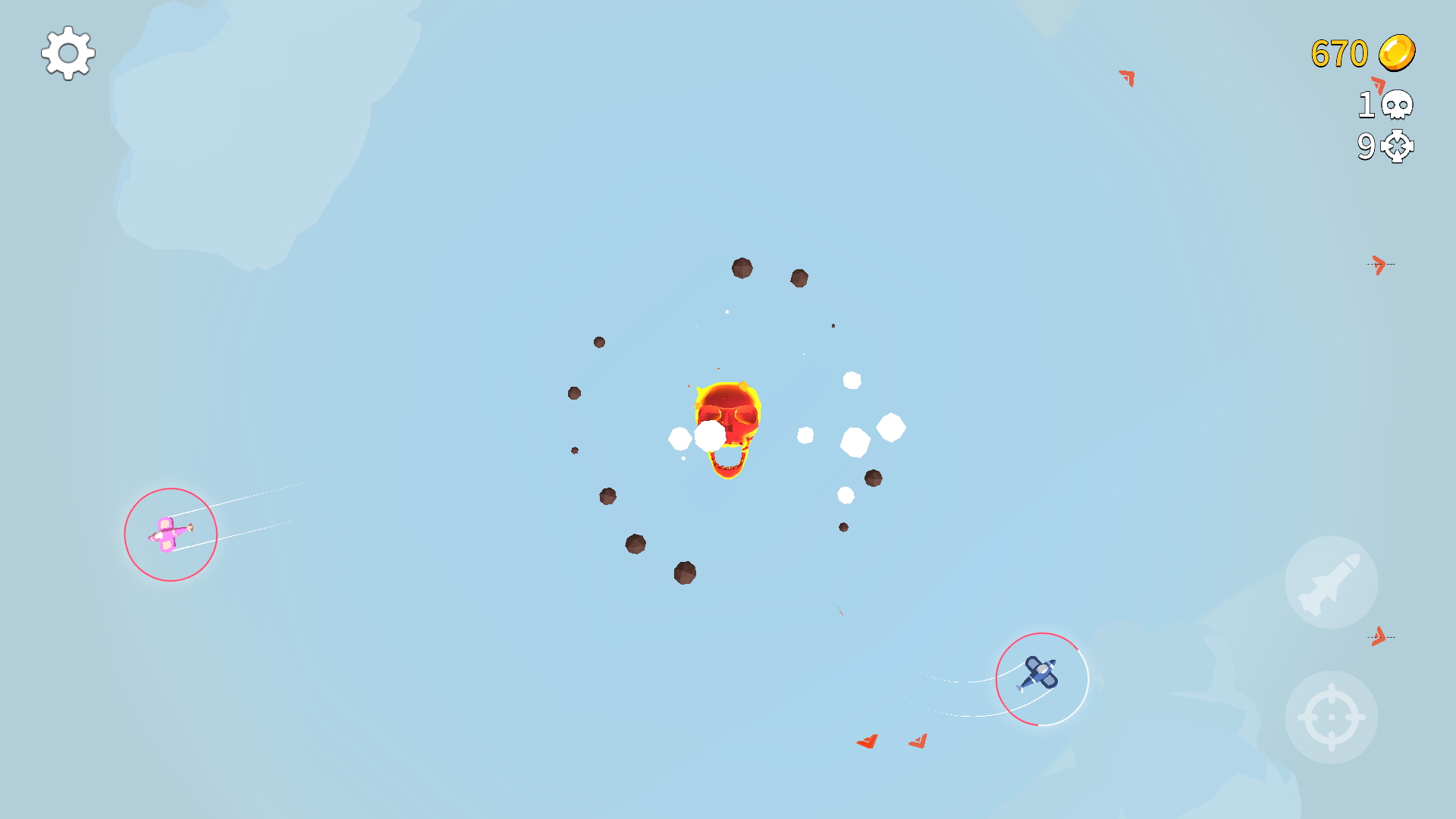Image resolution: width=1456 pixels, height=819 pixels.
Task: Click the missile count number 9
Action: point(1367,147)
